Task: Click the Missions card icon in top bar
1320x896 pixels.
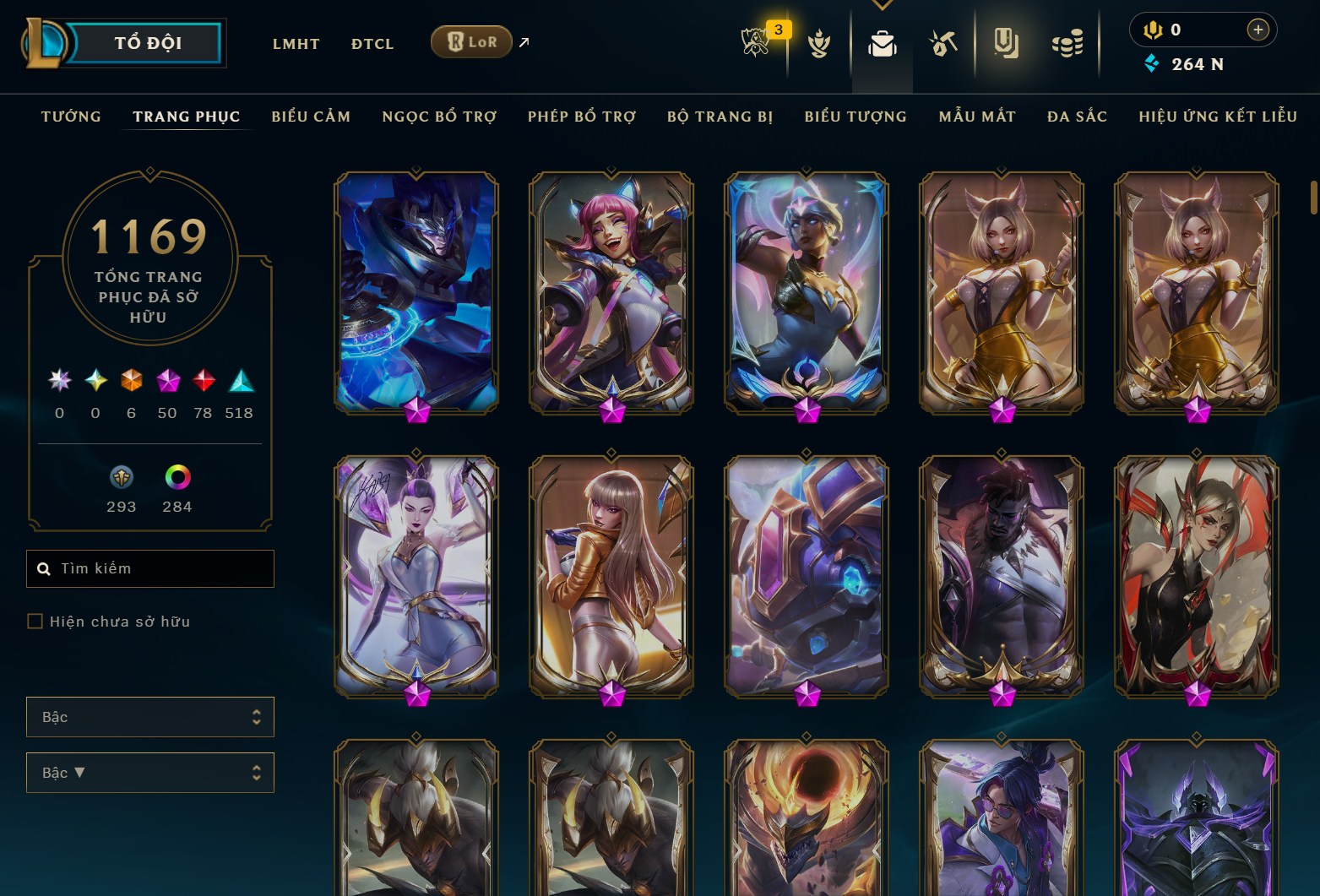Action: pyautogui.click(x=1007, y=44)
